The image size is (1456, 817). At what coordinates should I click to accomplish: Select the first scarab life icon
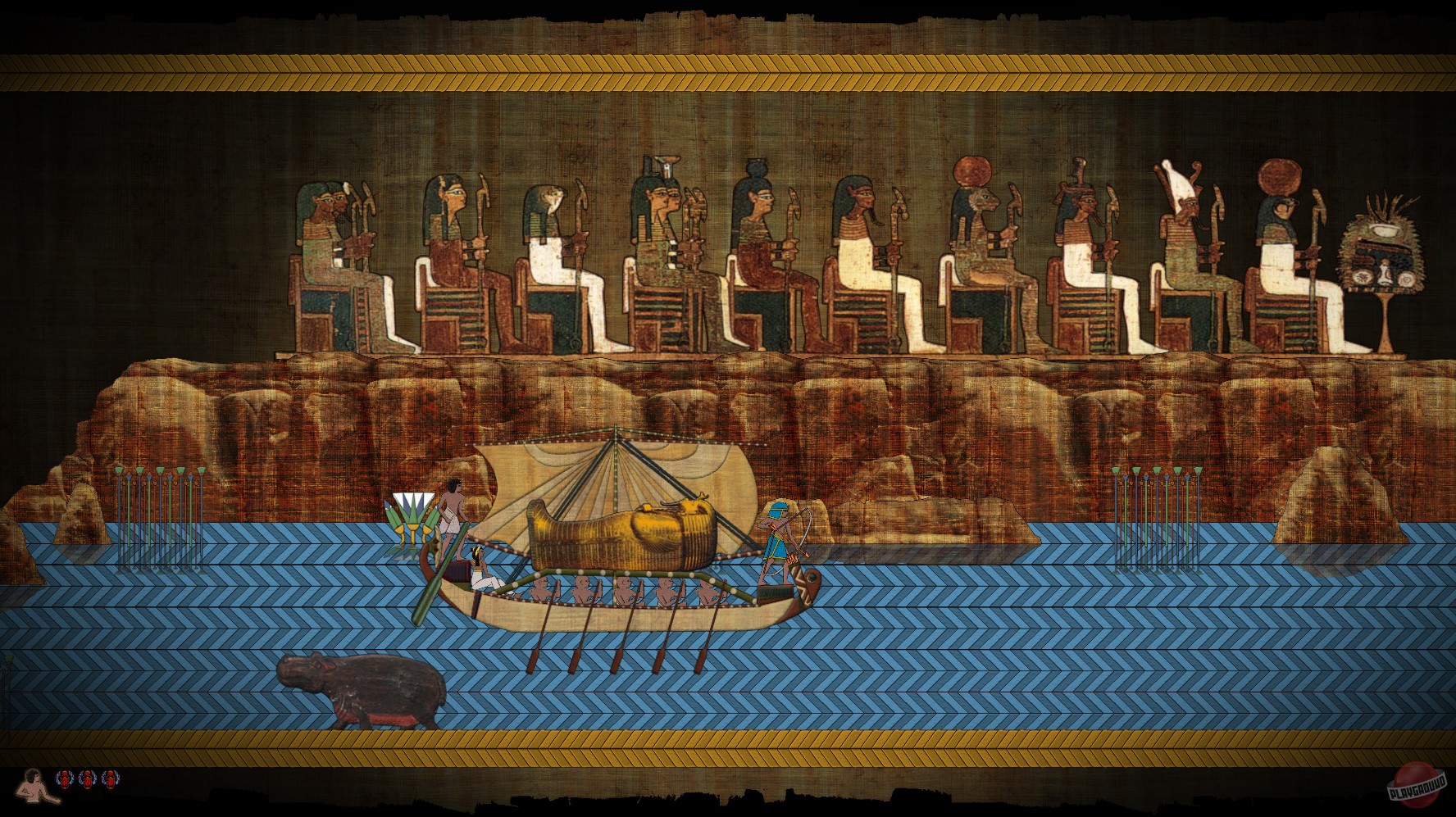pyautogui.click(x=64, y=778)
